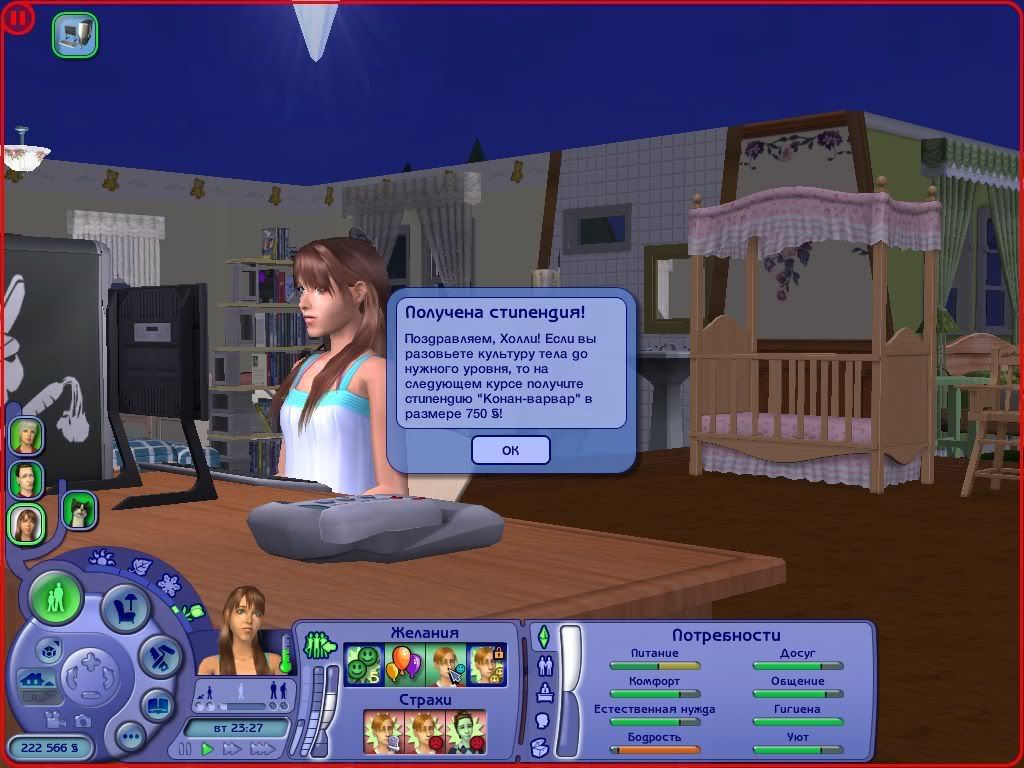
Task: Select the black-and-white cat portrait
Action: tap(79, 509)
